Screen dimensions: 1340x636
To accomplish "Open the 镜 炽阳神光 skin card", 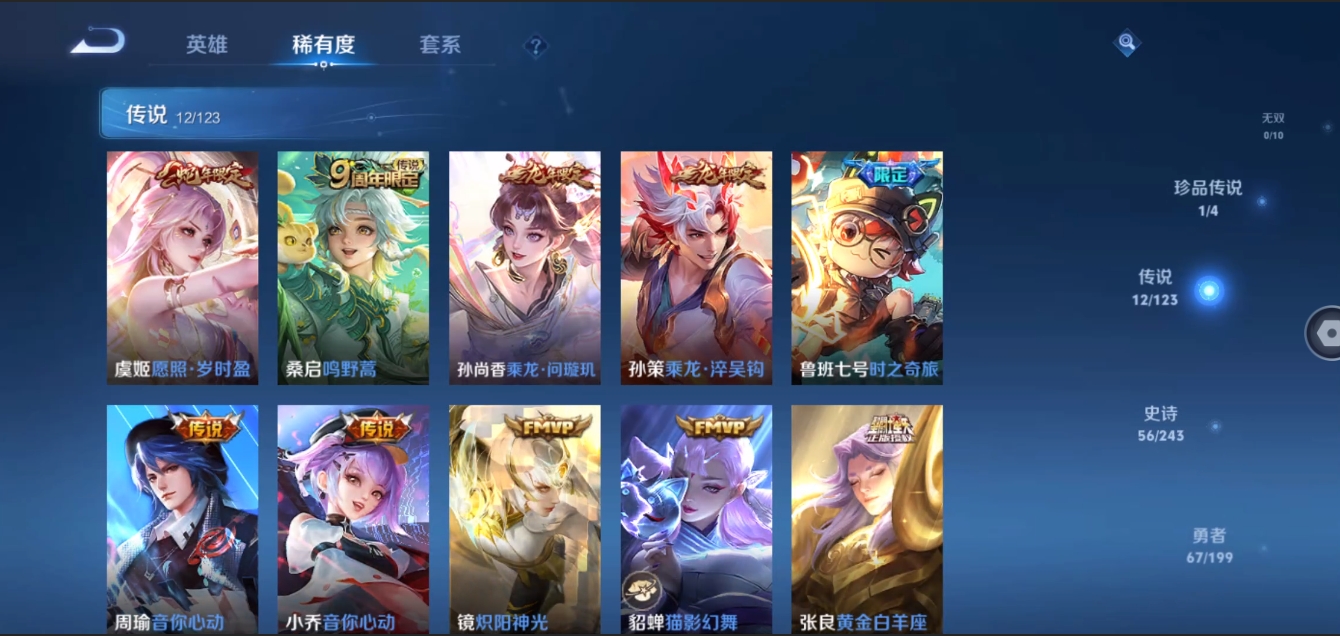I will point(525,518).
